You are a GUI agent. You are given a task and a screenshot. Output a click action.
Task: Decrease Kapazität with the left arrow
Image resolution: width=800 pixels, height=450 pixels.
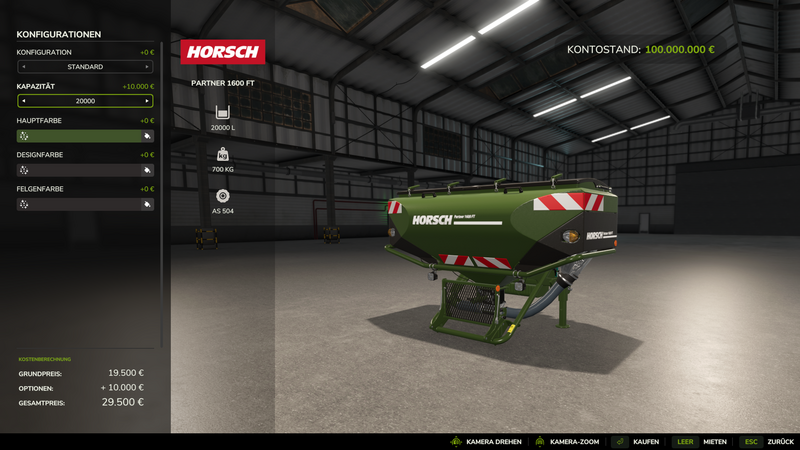[23, 101]
